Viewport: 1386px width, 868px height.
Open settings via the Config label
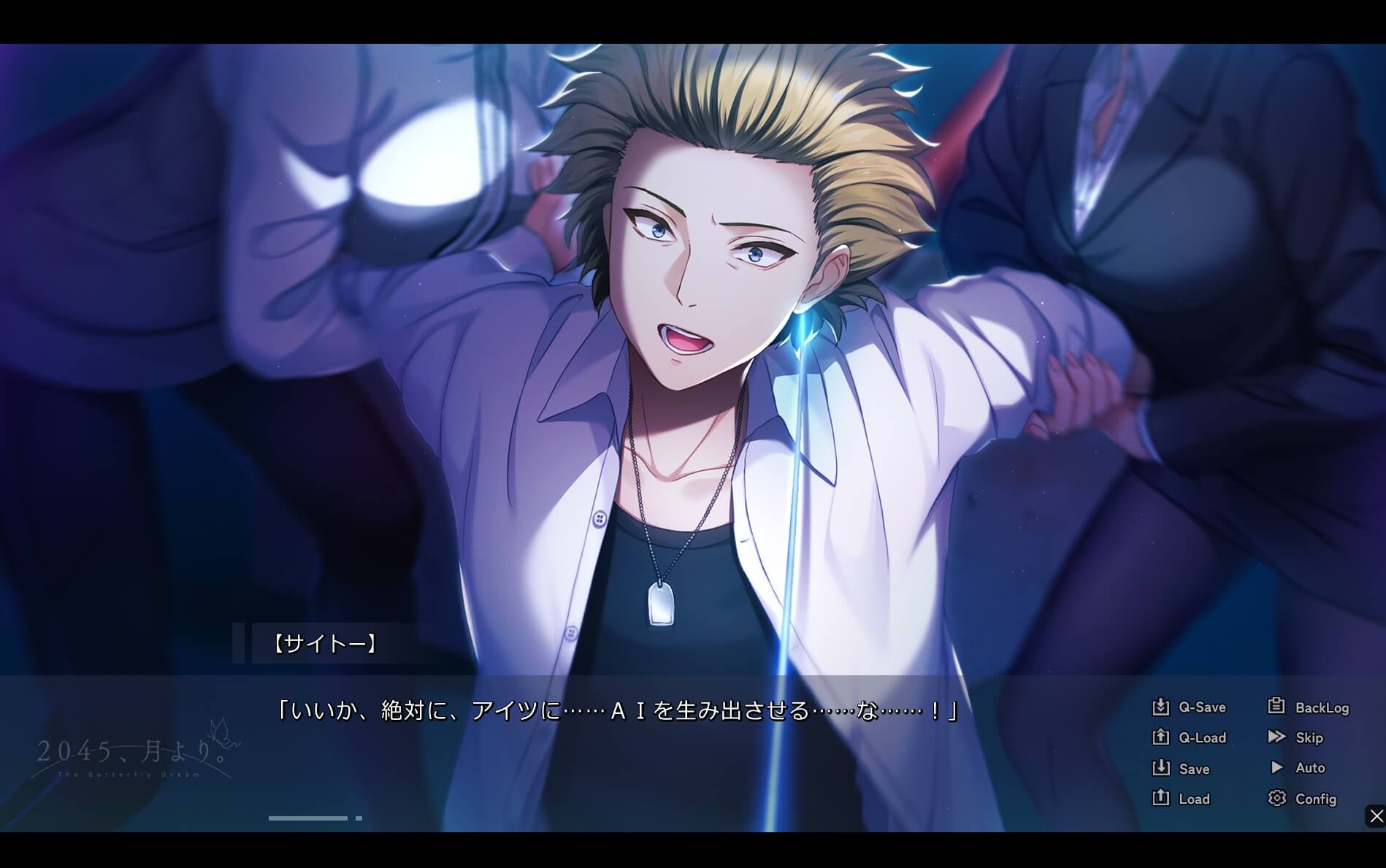coord(1317,799)
